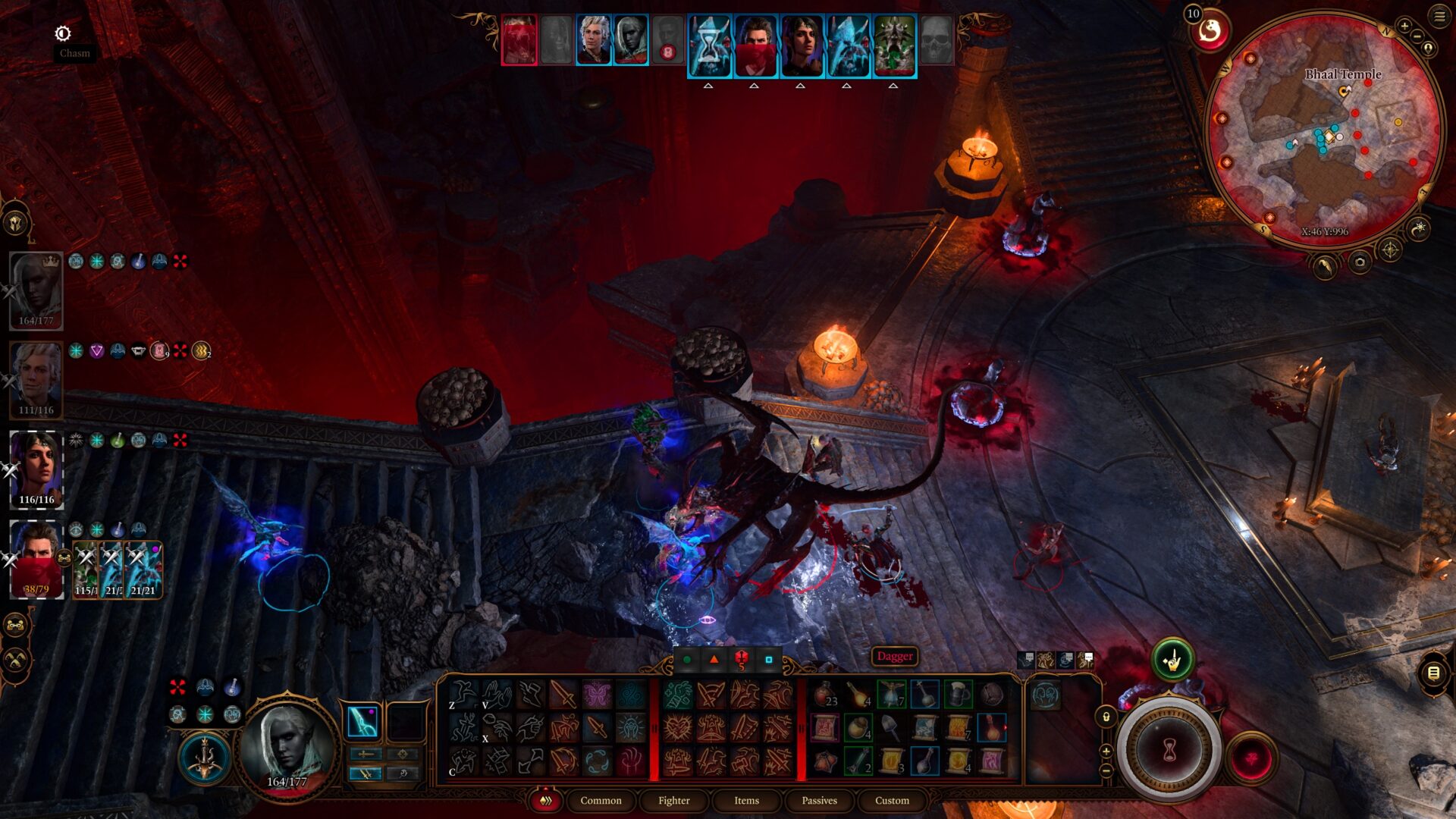Toggle the hotbar lock padlock

1106,717
